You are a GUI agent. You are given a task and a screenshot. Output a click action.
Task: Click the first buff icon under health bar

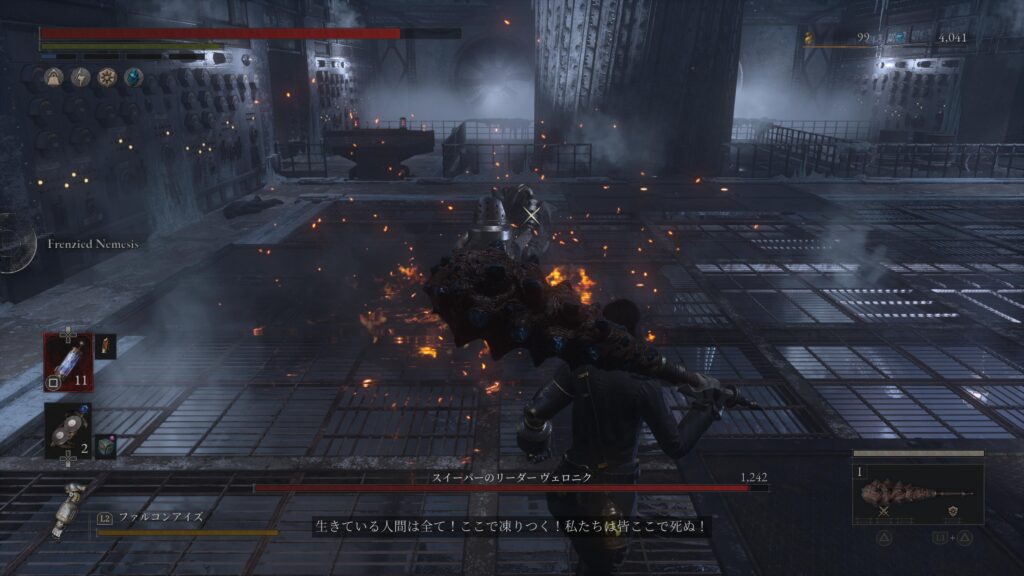[x=54, y=77]
